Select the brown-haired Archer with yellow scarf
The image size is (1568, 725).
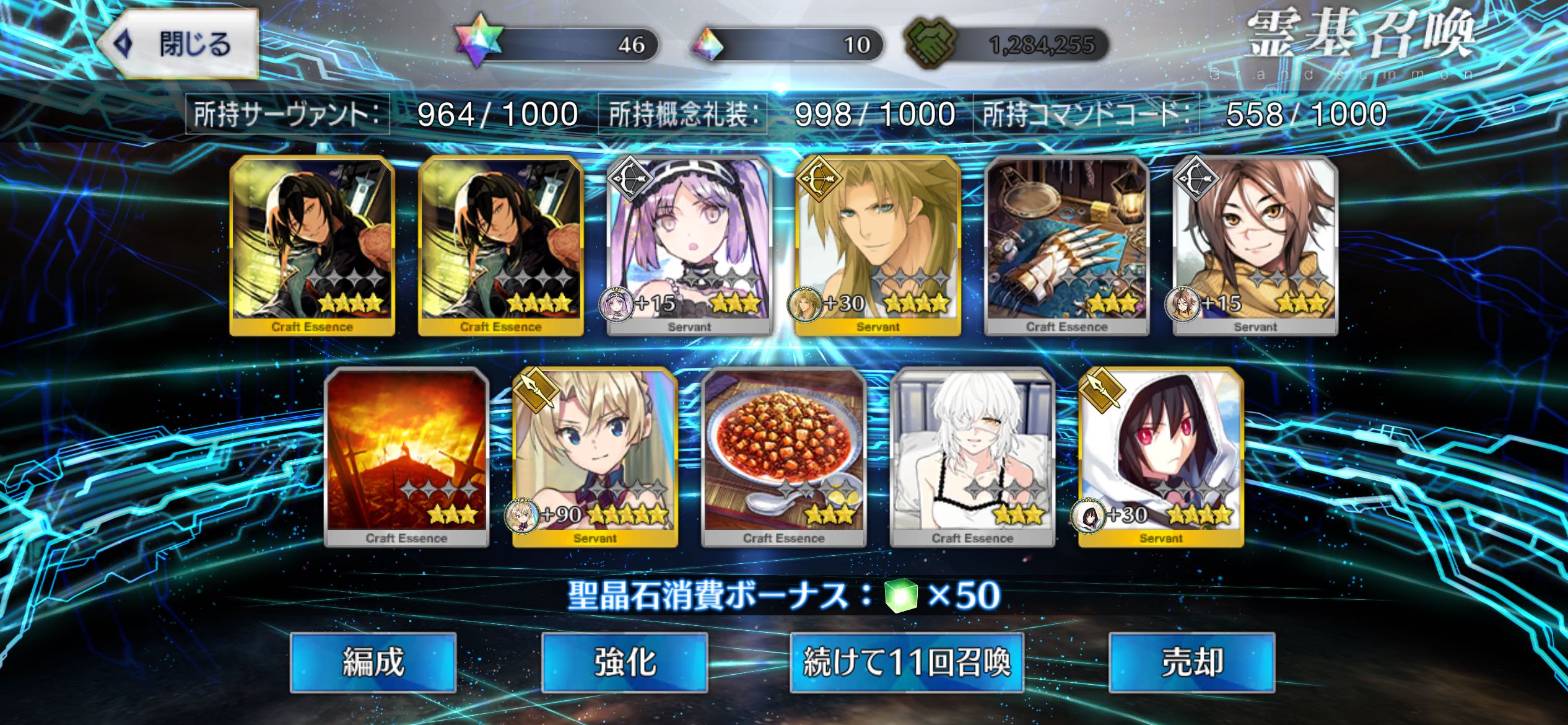1255,245
